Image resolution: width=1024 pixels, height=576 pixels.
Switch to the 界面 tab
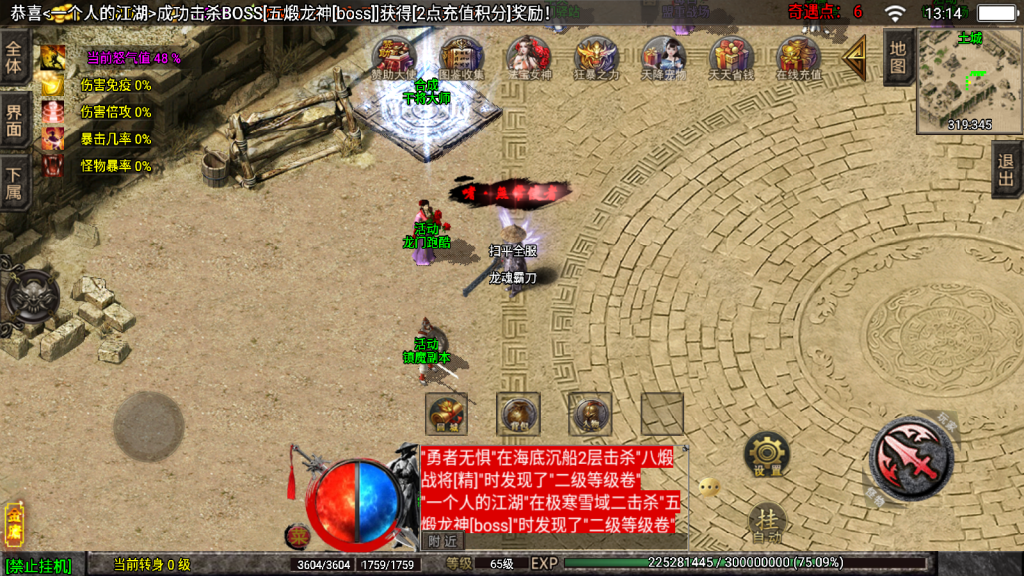[14, 120]
